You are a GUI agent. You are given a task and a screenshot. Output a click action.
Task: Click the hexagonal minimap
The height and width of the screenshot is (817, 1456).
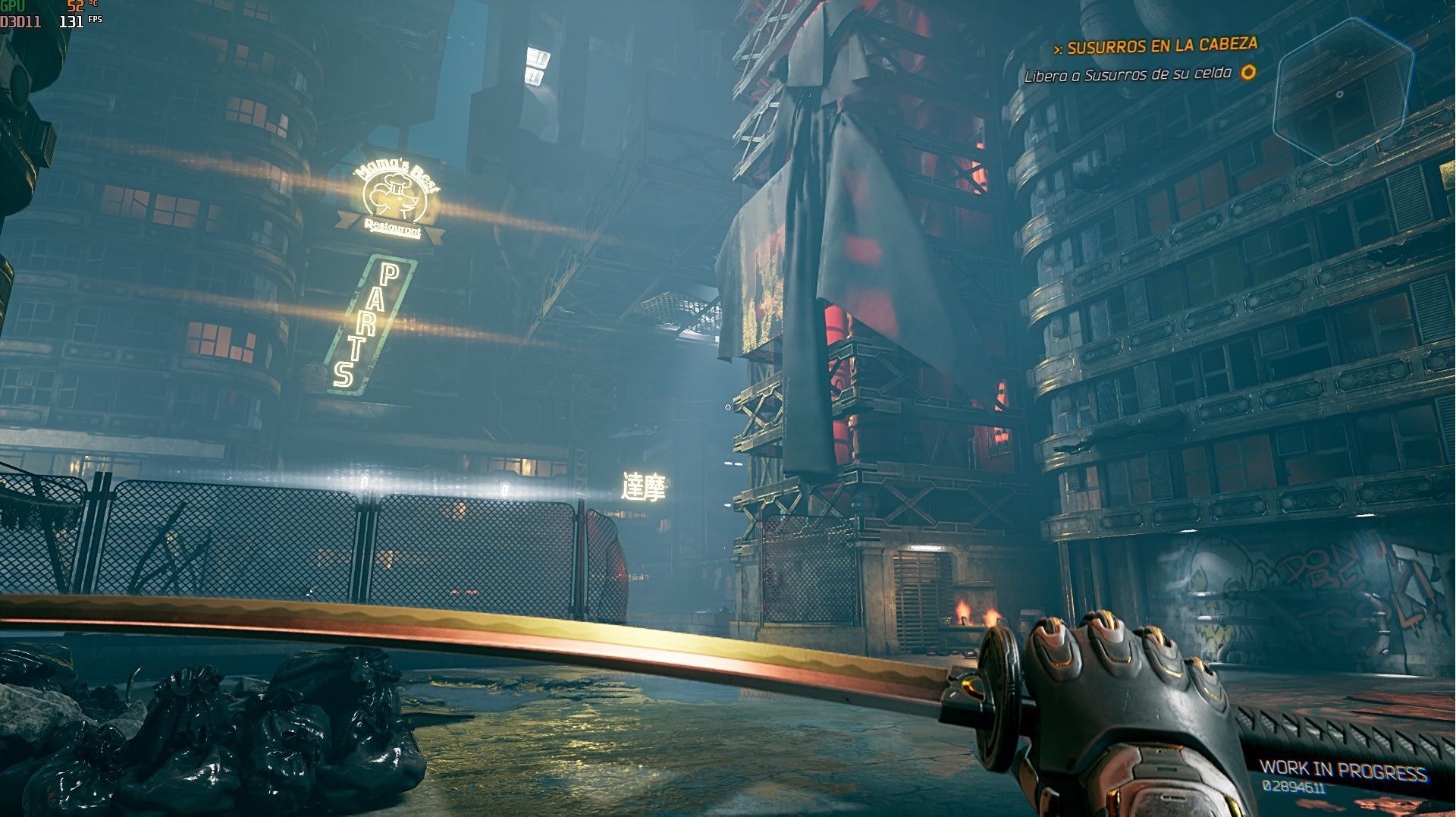tap(1342, 93)
